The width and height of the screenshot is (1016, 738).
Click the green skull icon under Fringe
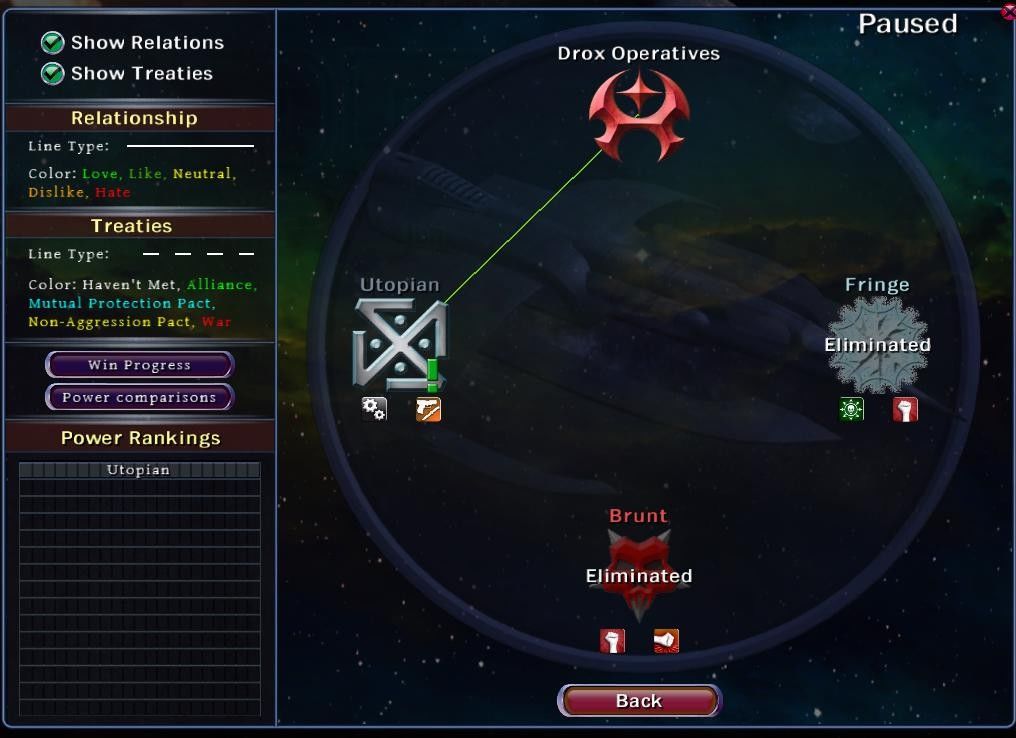click(x=852, y=409)
